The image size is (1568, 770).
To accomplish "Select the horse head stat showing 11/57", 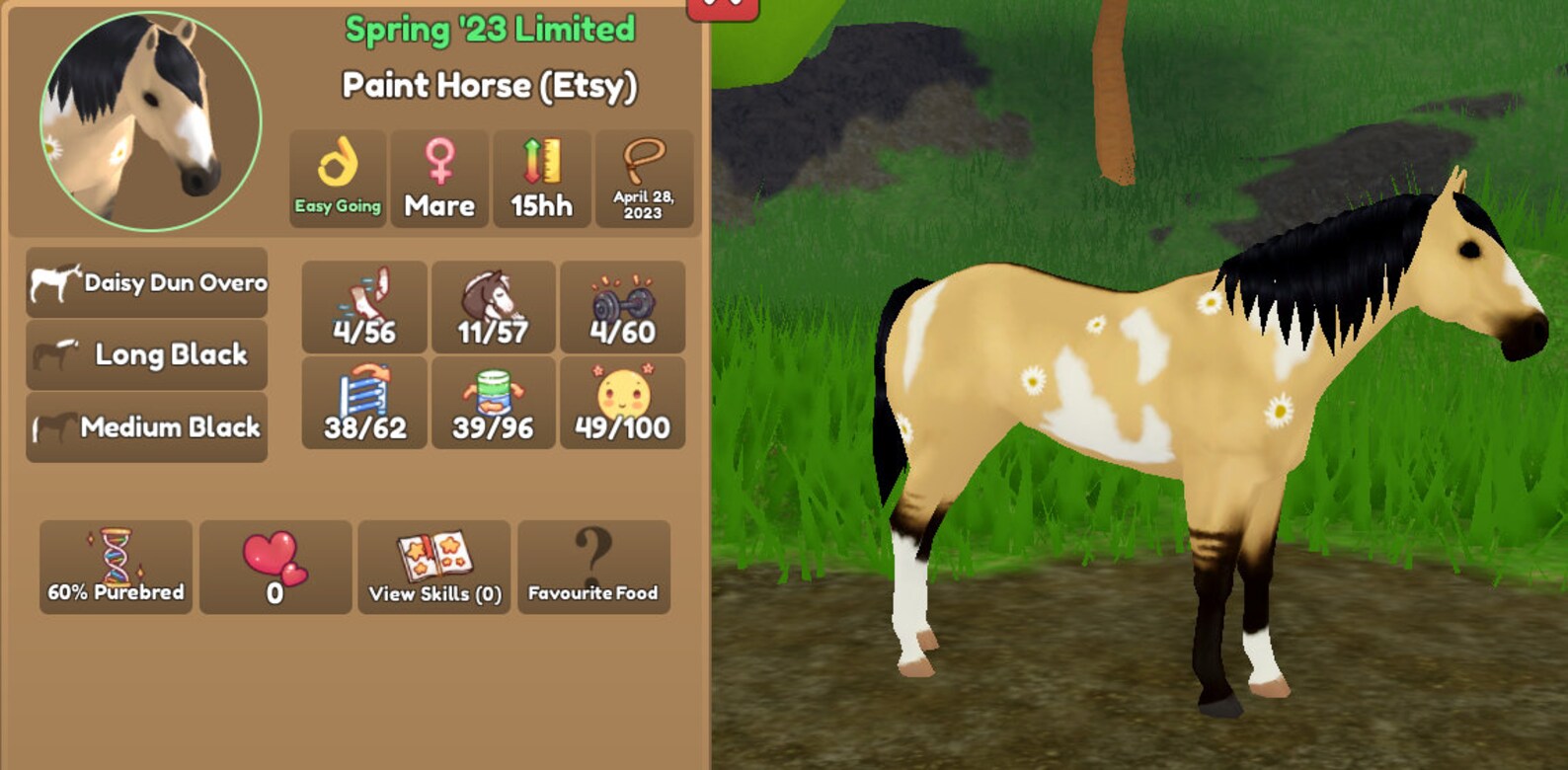I will pos(493,306).
